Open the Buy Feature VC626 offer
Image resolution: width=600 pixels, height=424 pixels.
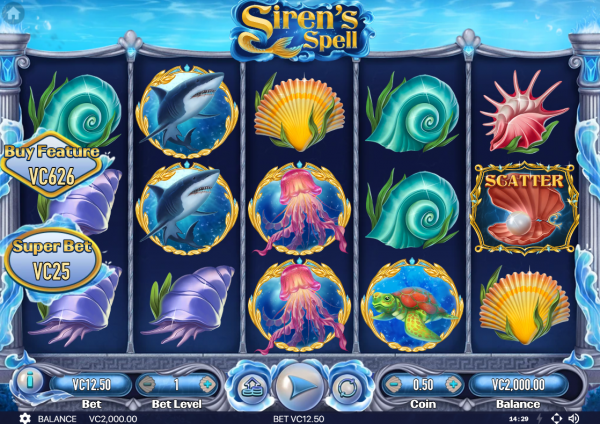(52, 161)
